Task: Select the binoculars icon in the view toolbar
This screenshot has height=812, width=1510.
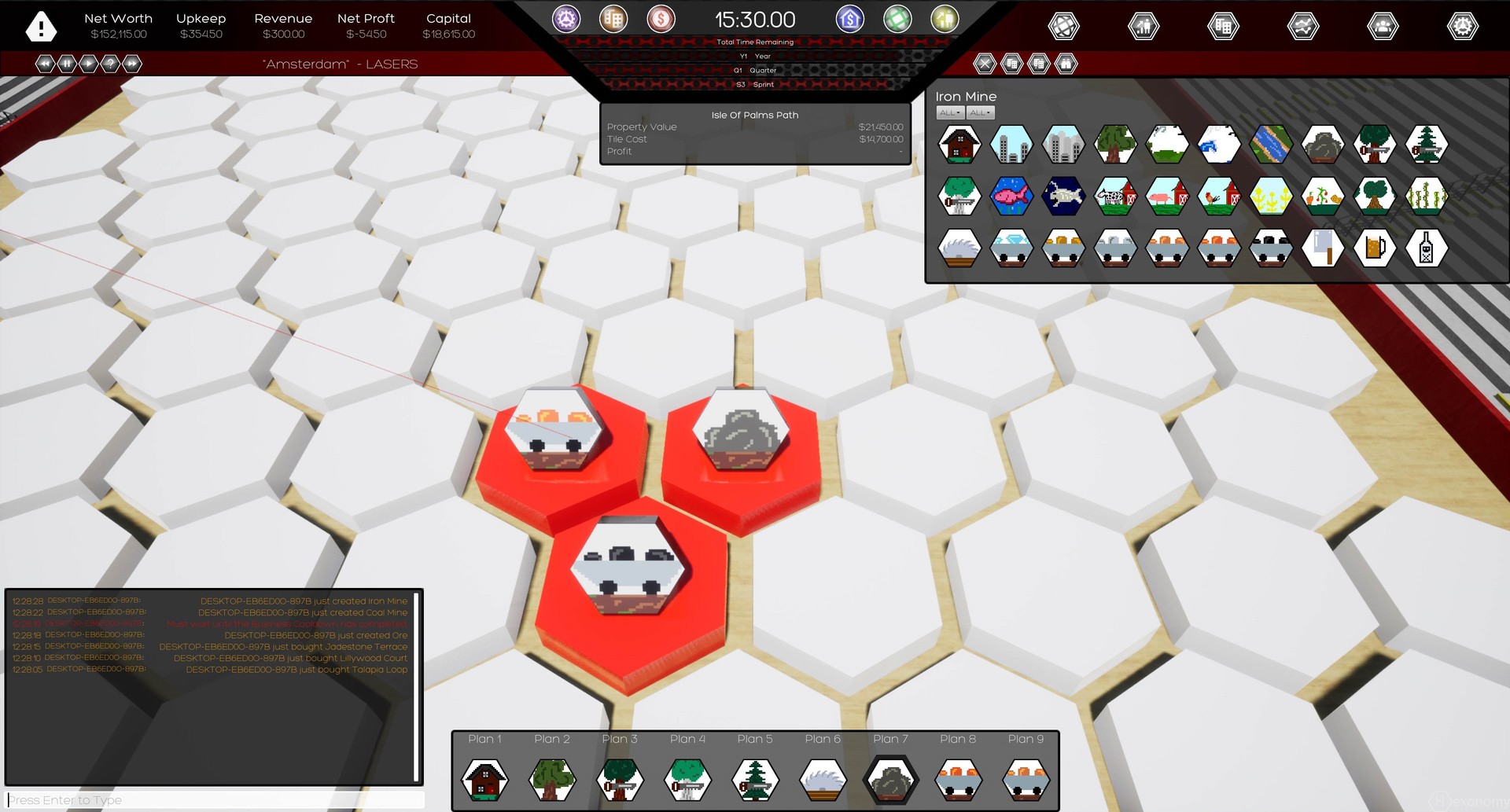Action: click(1065, 64)
